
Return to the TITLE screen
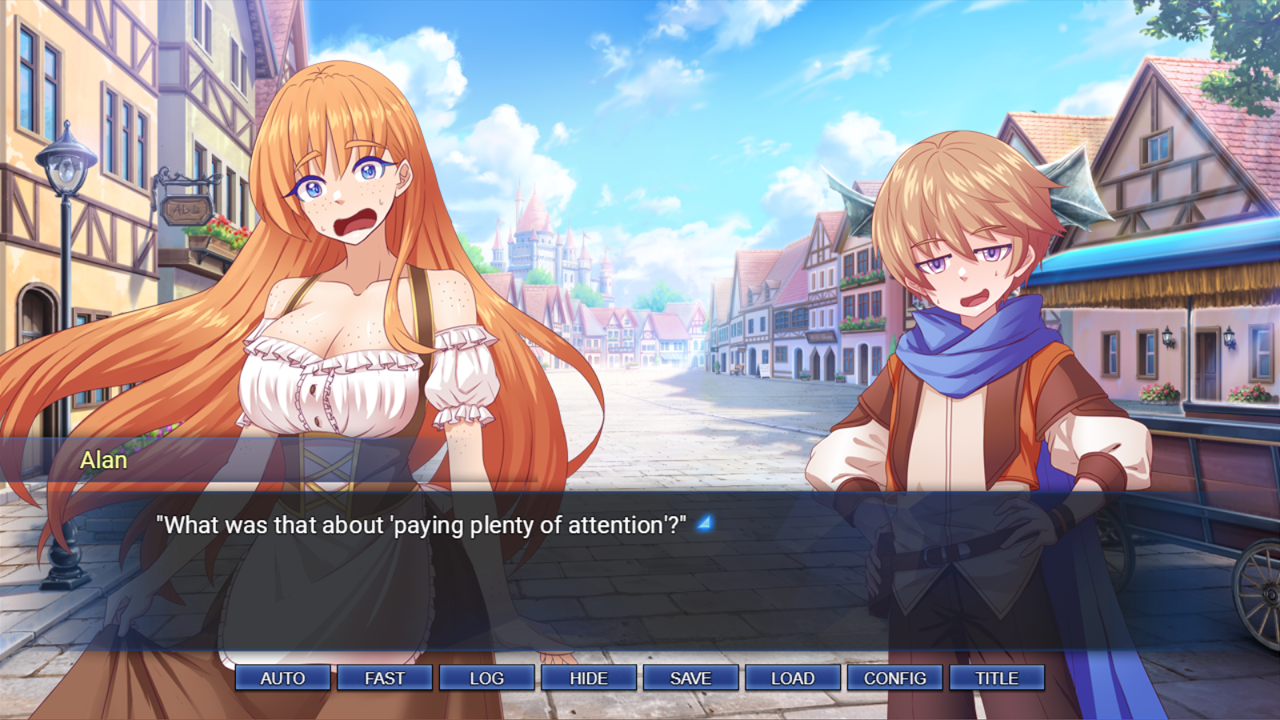tap(996, 677)
